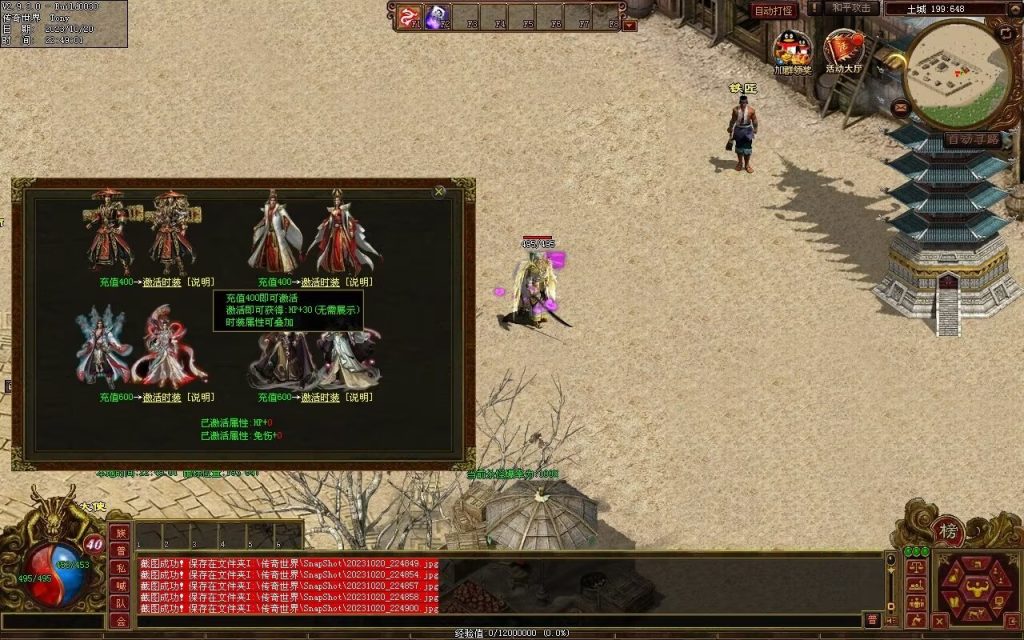
Task: Open the mail envelope icon
Action: point(902,107)
